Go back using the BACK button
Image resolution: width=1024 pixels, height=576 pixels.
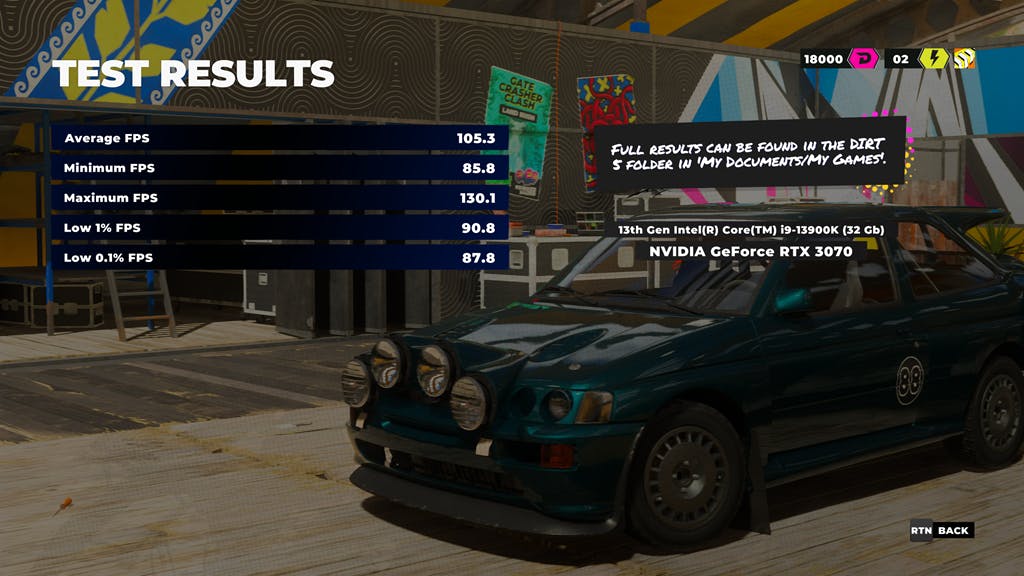952,531
